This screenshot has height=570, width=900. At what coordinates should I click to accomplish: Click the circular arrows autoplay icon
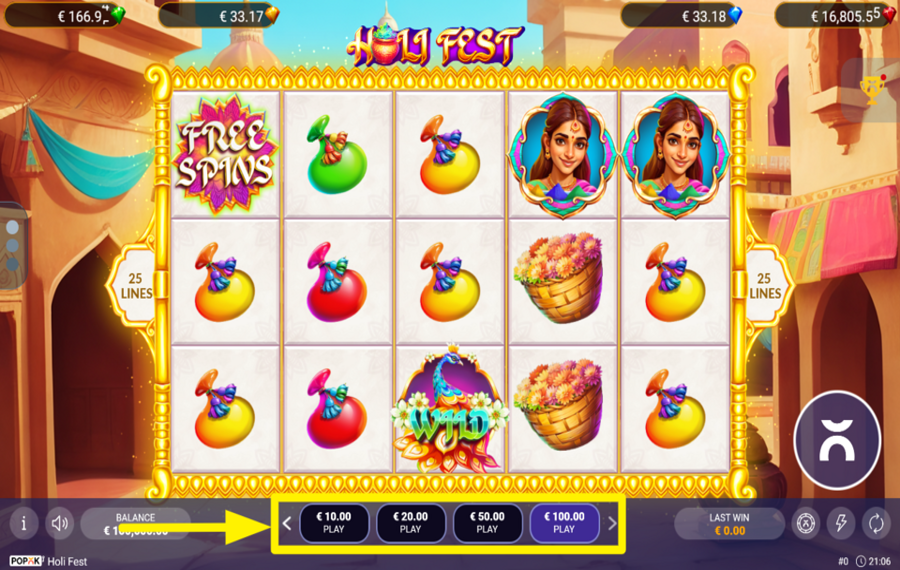875,523
